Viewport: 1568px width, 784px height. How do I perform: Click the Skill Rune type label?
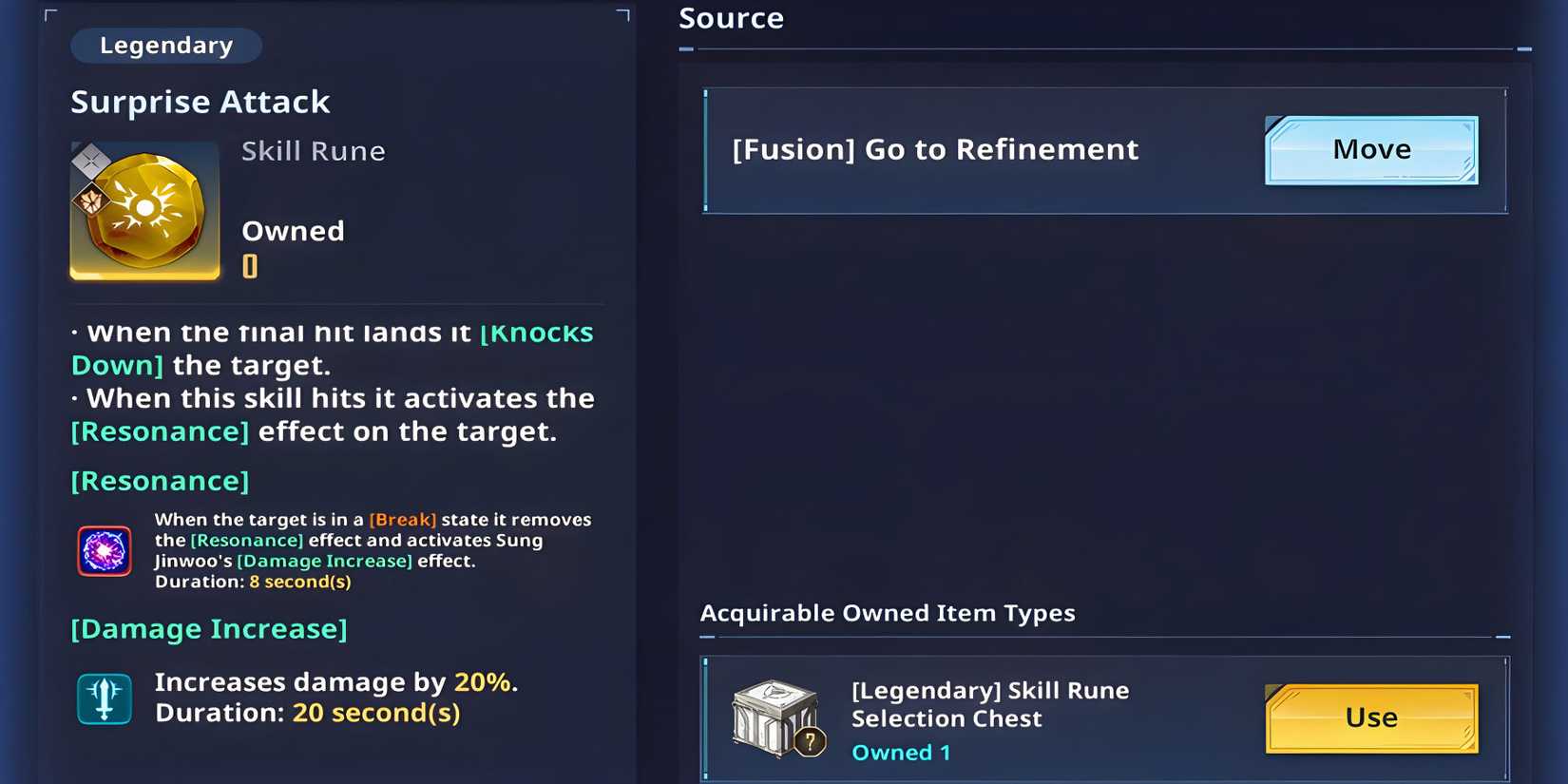pos(313,150)
